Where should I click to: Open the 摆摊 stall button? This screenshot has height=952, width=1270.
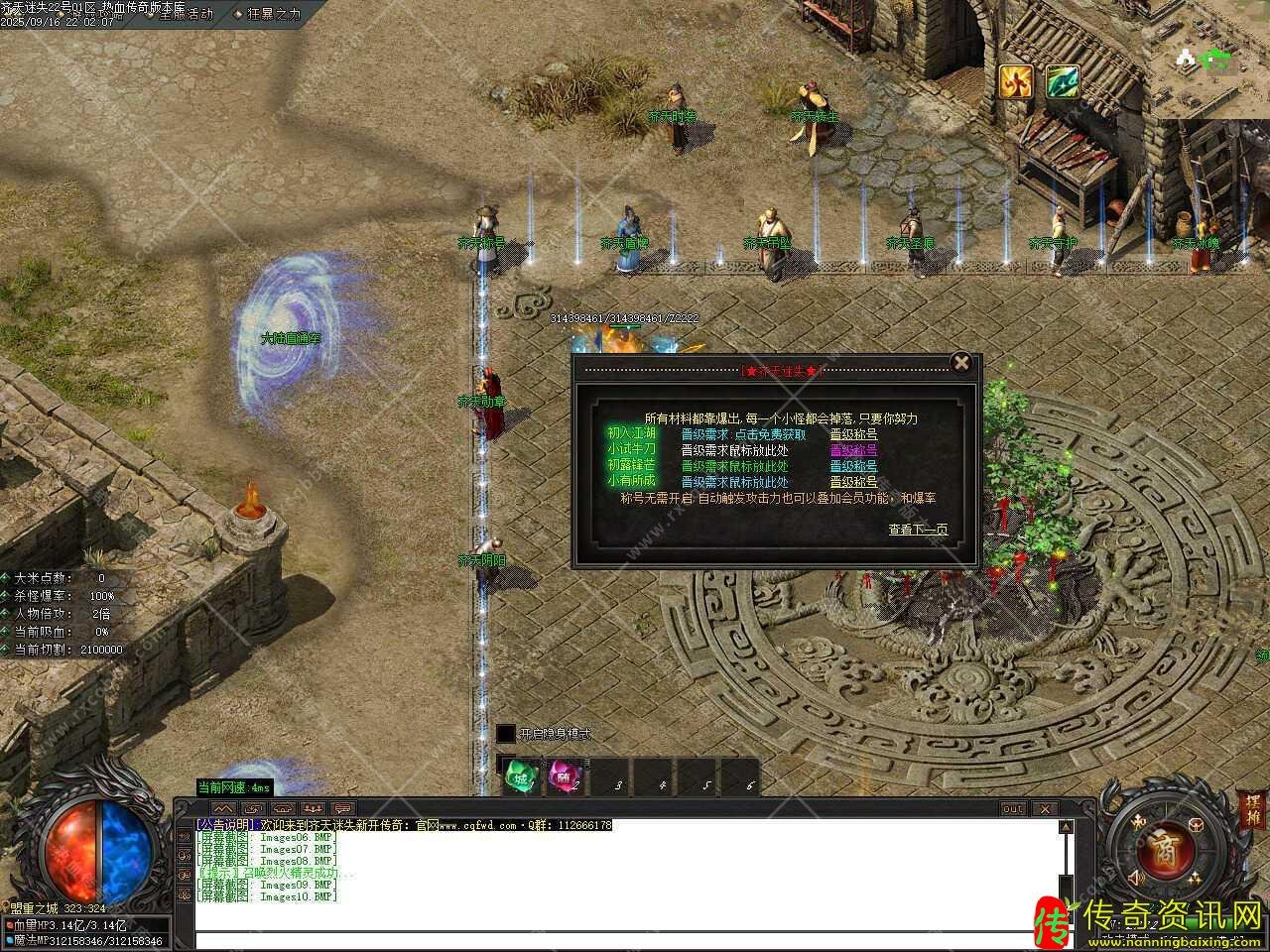click(x=1252, y=811)
